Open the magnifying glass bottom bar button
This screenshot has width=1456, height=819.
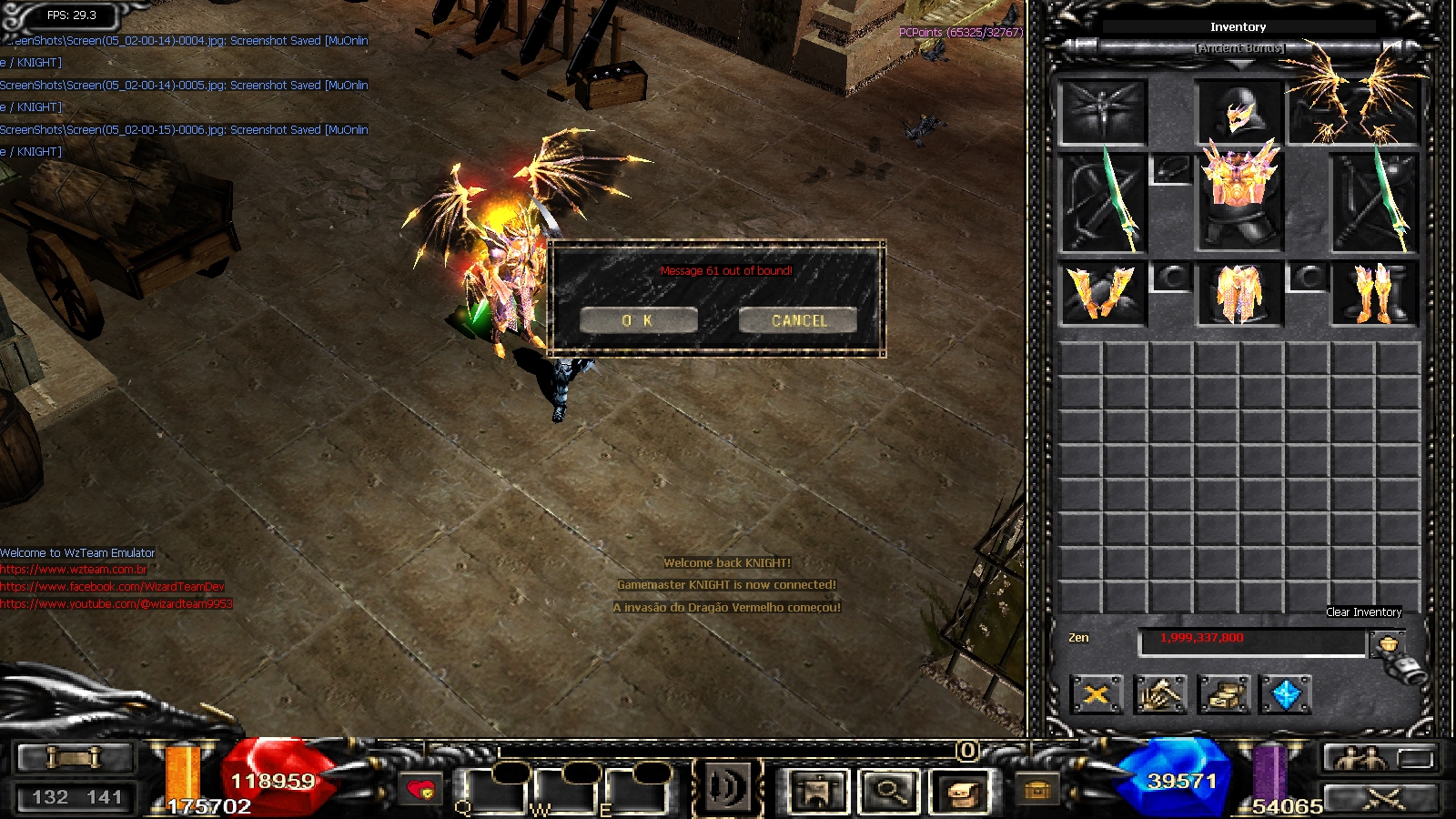coord(889,791)
